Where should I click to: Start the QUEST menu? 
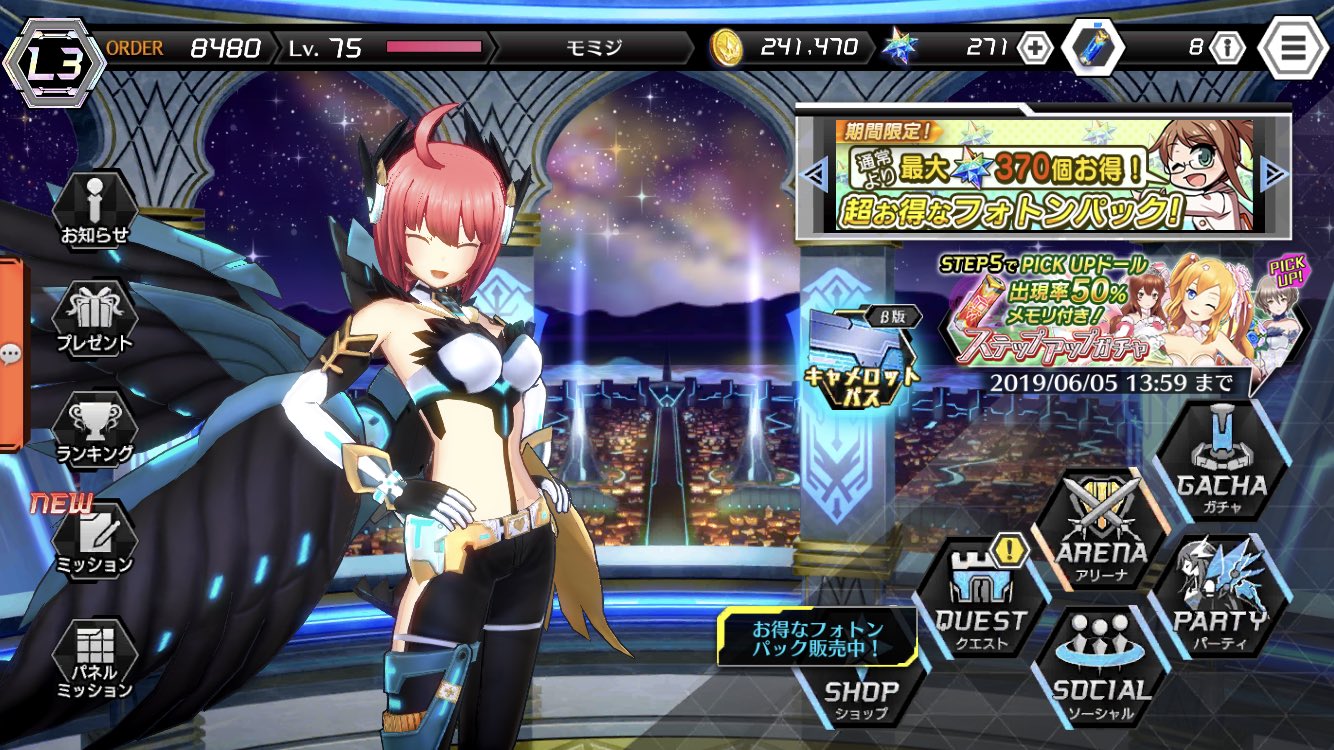pos(980,600)
